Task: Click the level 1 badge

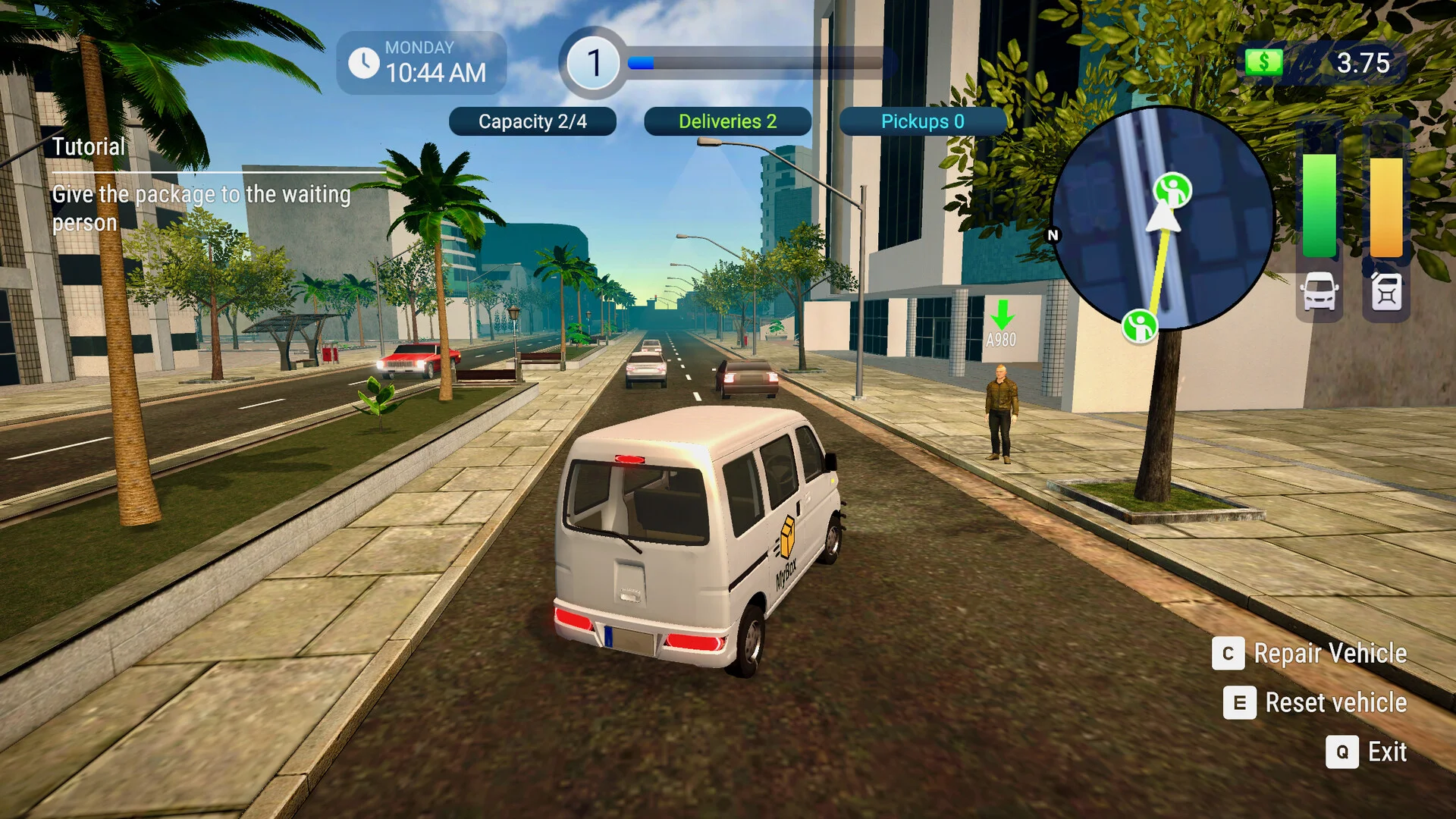Action: pyautogui.click(x=594, y=63)
